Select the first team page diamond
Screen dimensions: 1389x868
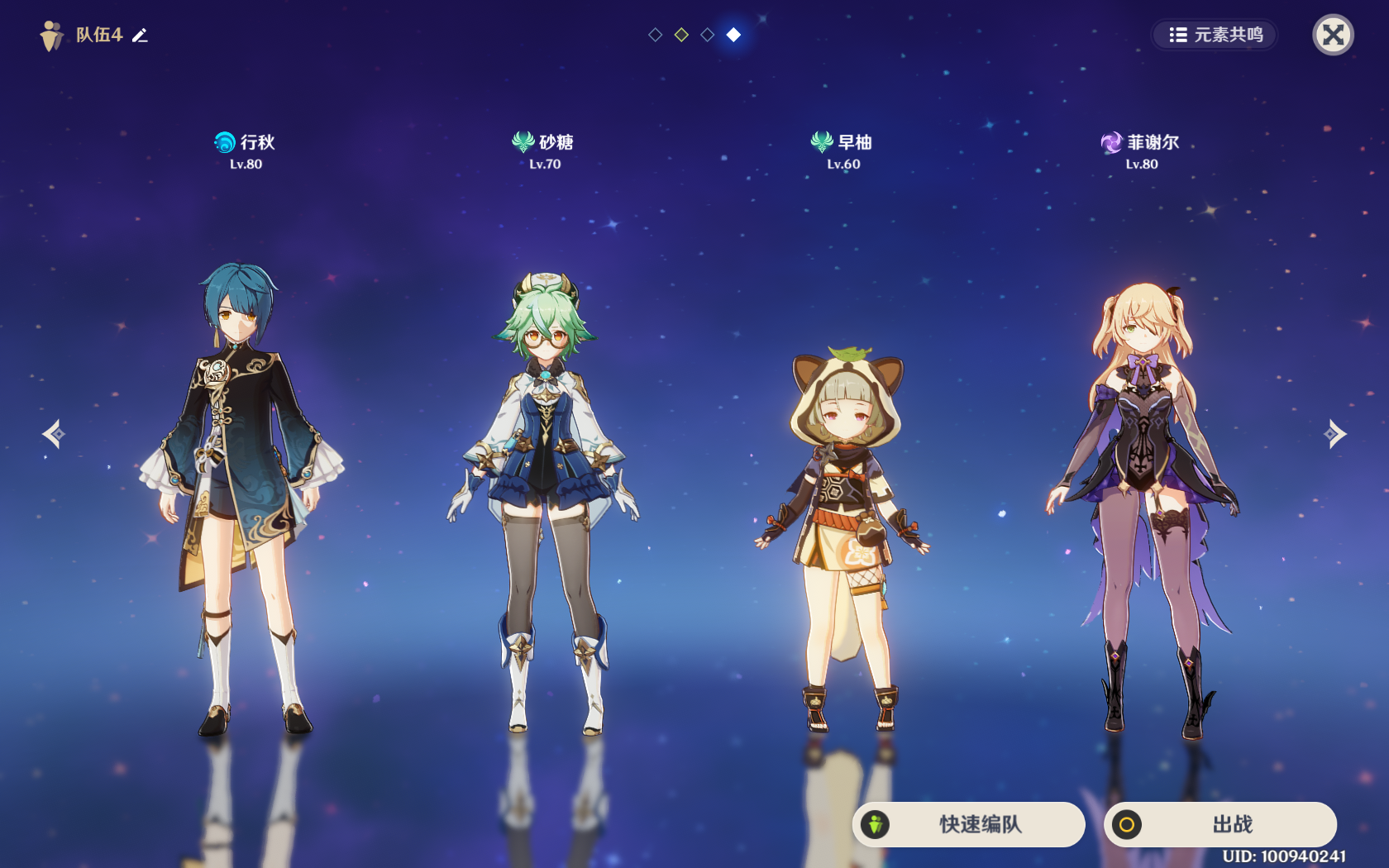coord(655,35)
